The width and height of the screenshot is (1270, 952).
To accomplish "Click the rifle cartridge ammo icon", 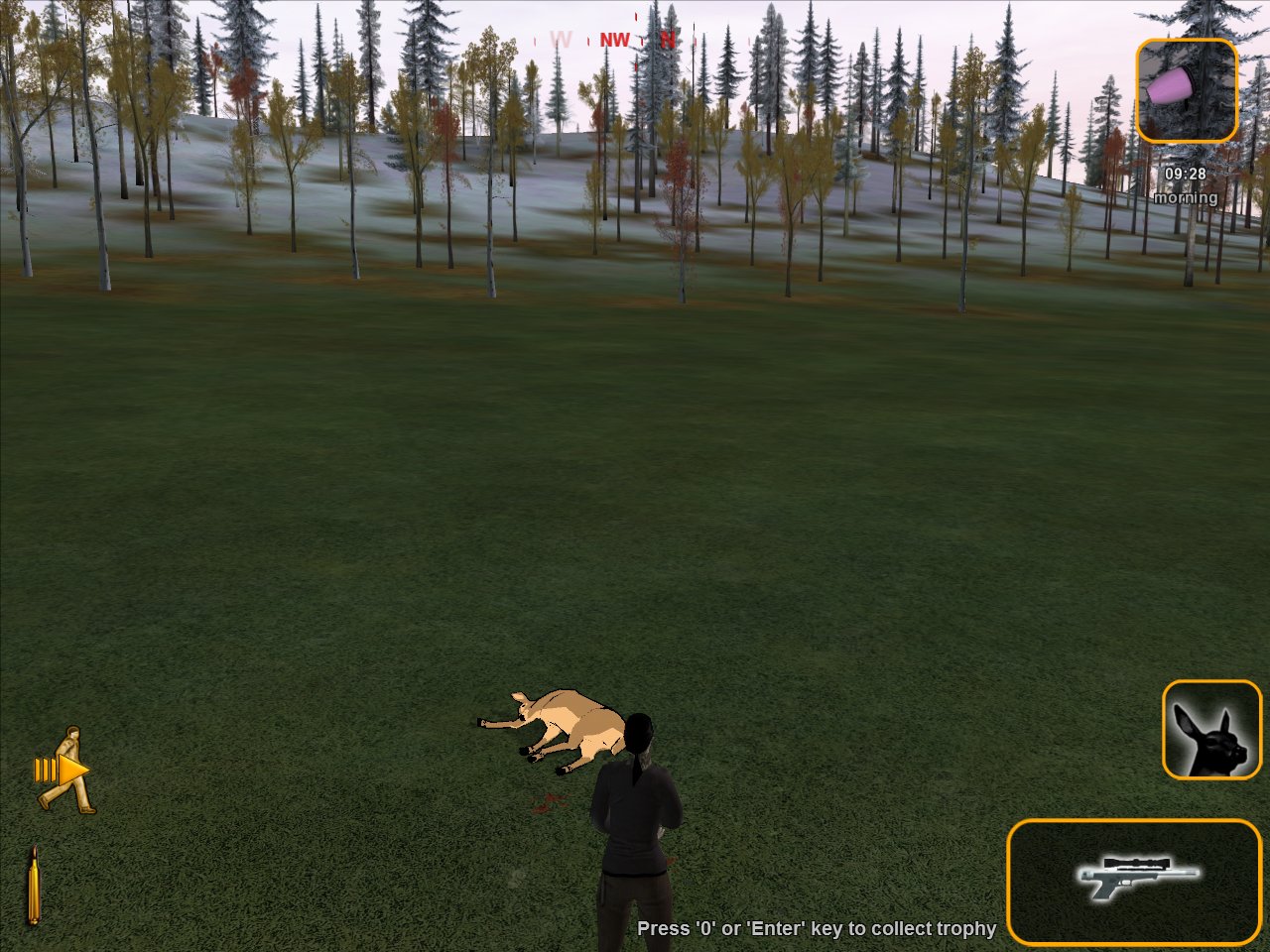I will [33, 886].
